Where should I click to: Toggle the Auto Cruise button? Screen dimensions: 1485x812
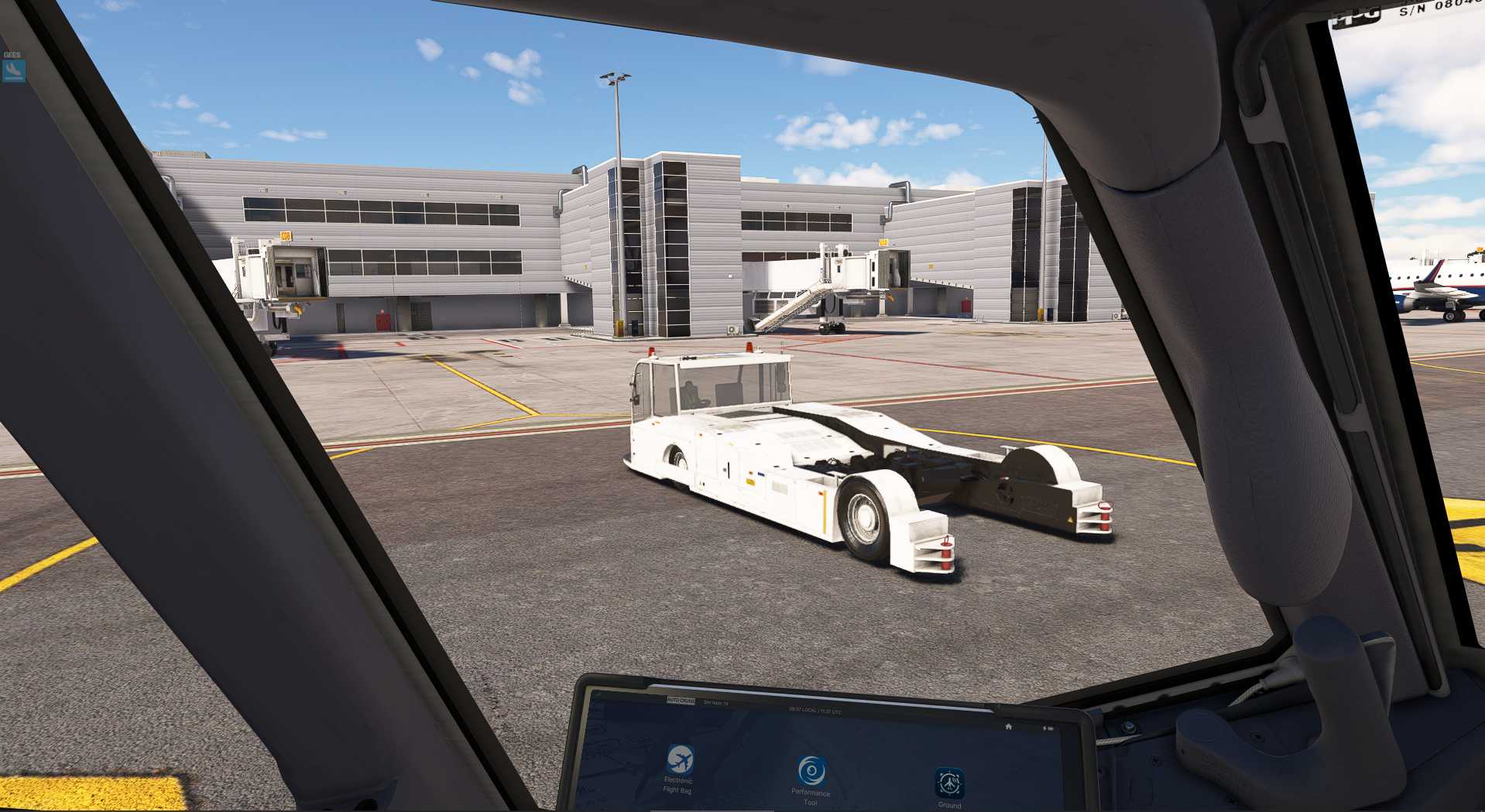(681, 701)
